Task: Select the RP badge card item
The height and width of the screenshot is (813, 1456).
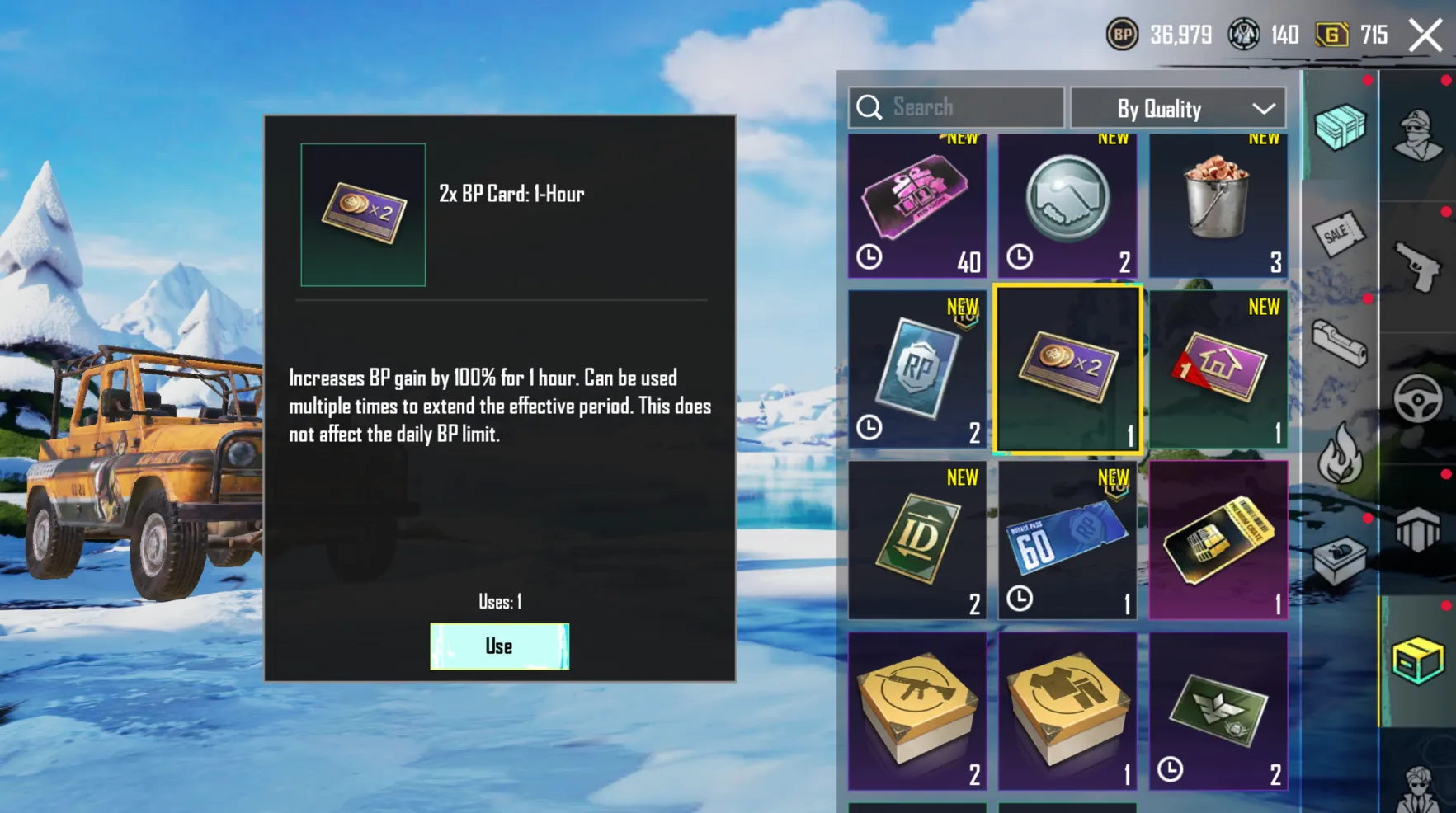Action: [916, 369]
